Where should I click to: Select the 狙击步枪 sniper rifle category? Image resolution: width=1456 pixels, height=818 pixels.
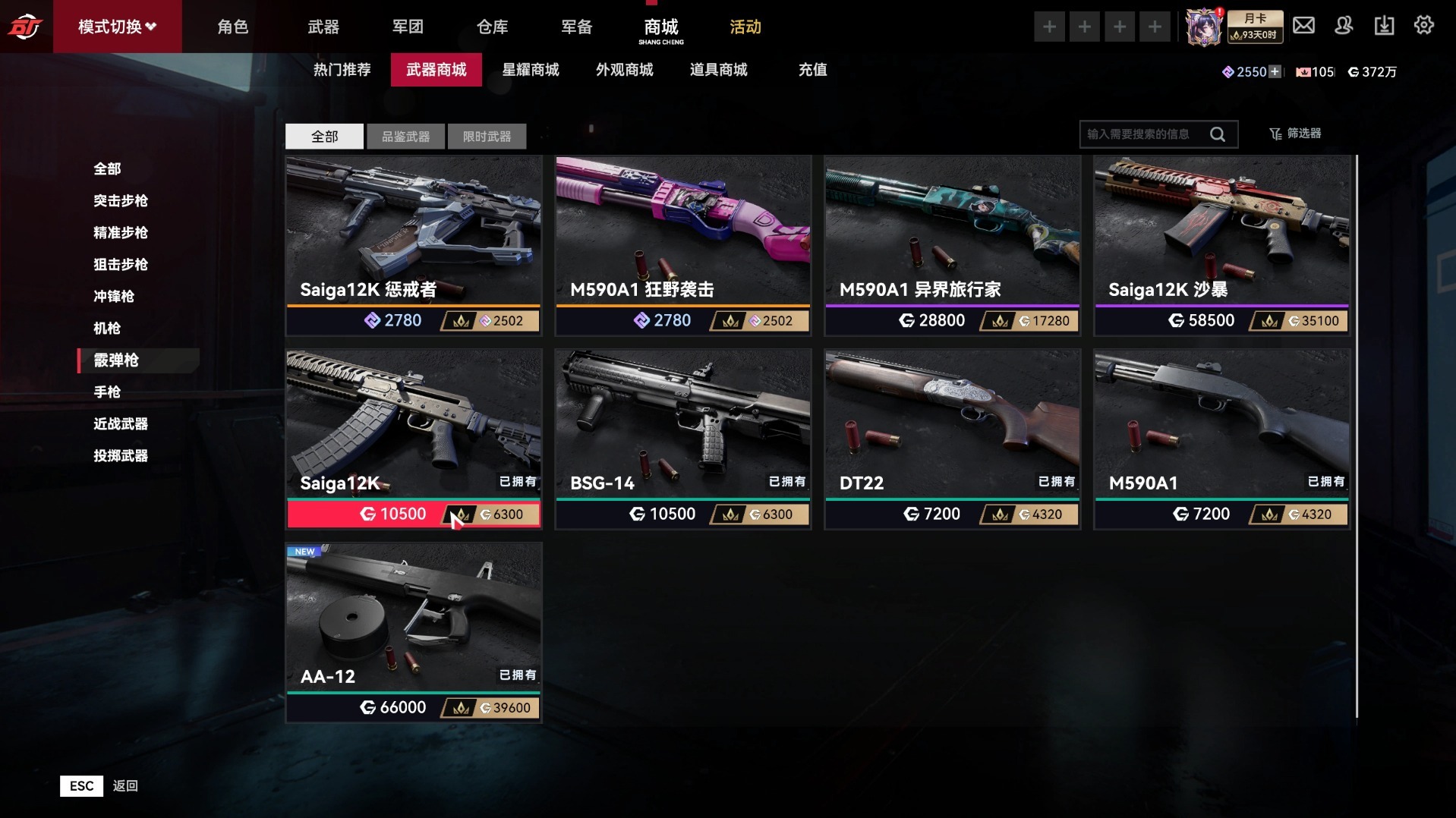pyautogui.click(x=120, y=264)
